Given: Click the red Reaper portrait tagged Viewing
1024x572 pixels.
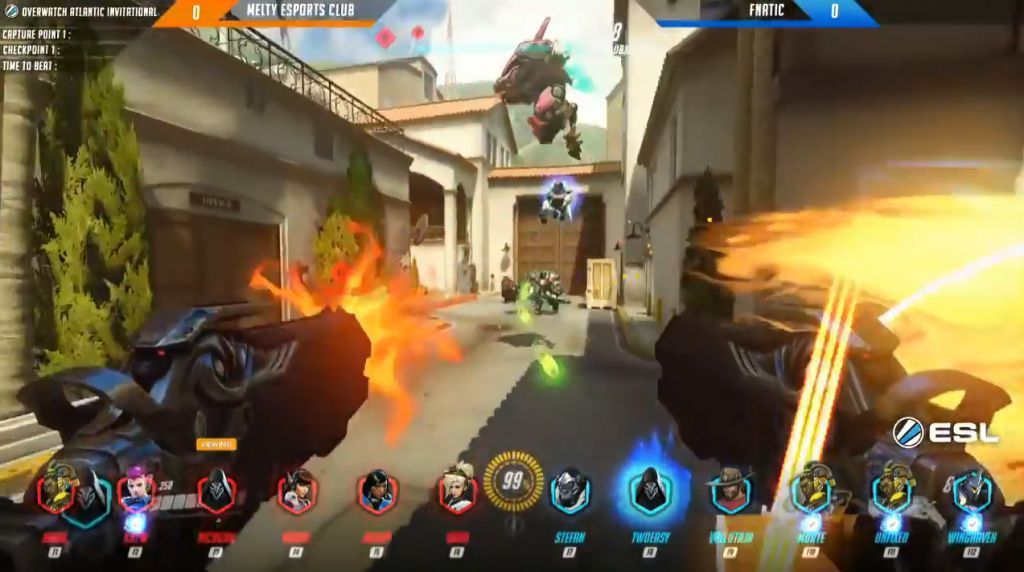Looking at the screenshot, I should pyautogui.click(x=216, y=492).
